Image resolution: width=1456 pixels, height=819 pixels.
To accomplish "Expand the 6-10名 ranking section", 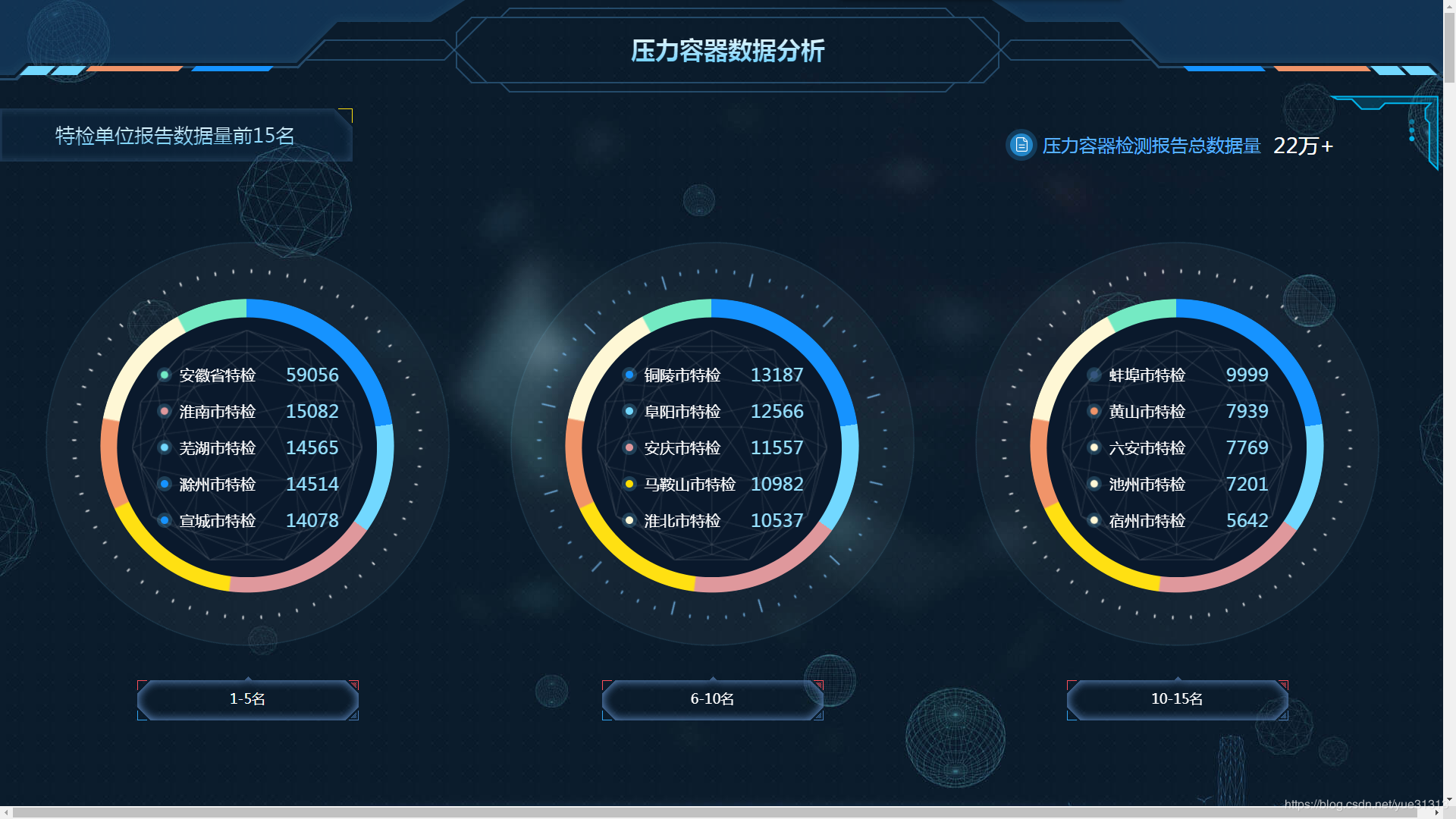I will click(x=712, y=698).
